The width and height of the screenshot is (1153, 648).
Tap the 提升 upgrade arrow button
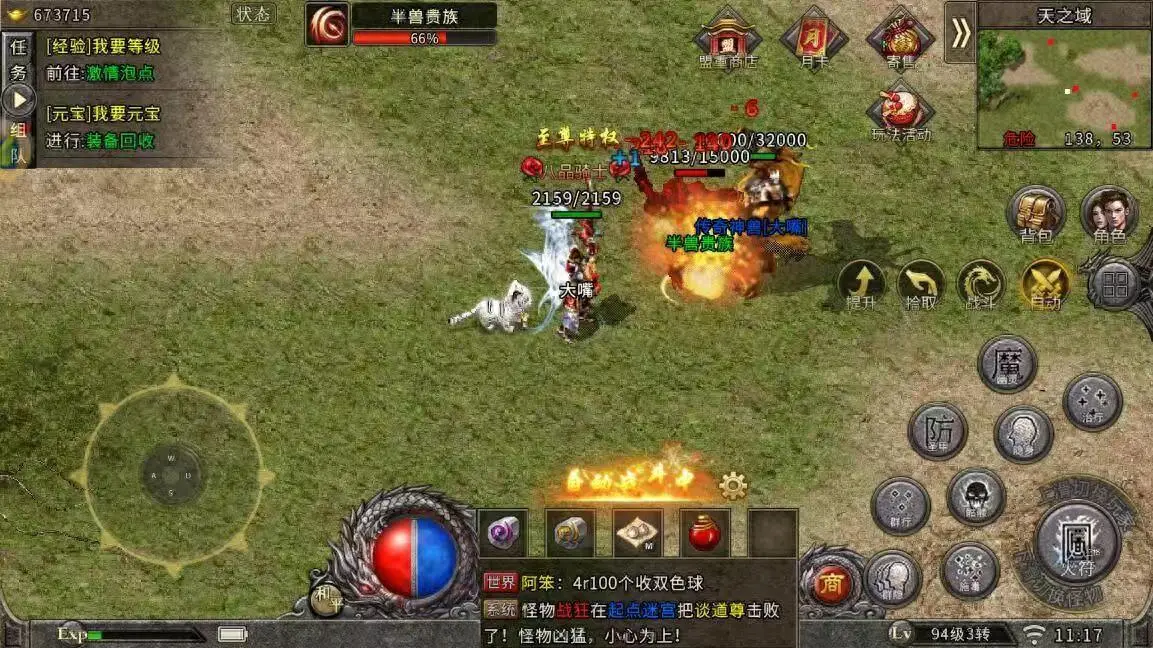(861, 284)
